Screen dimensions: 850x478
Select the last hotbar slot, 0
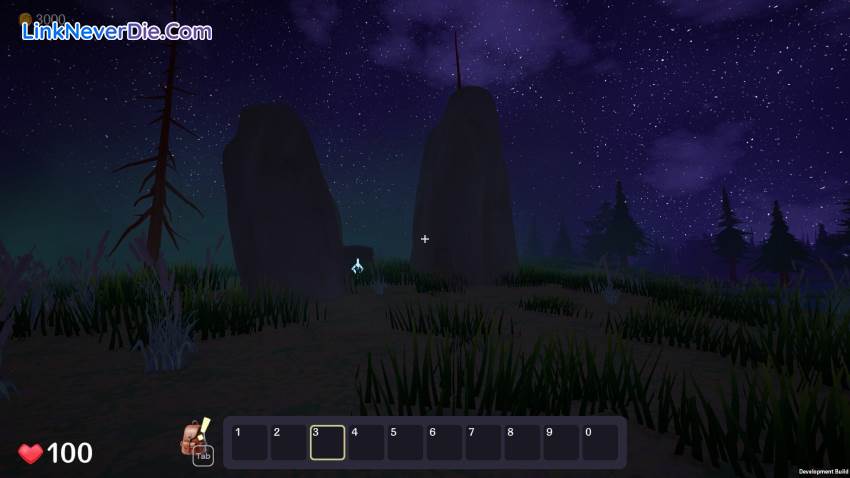tap(600, 442)
